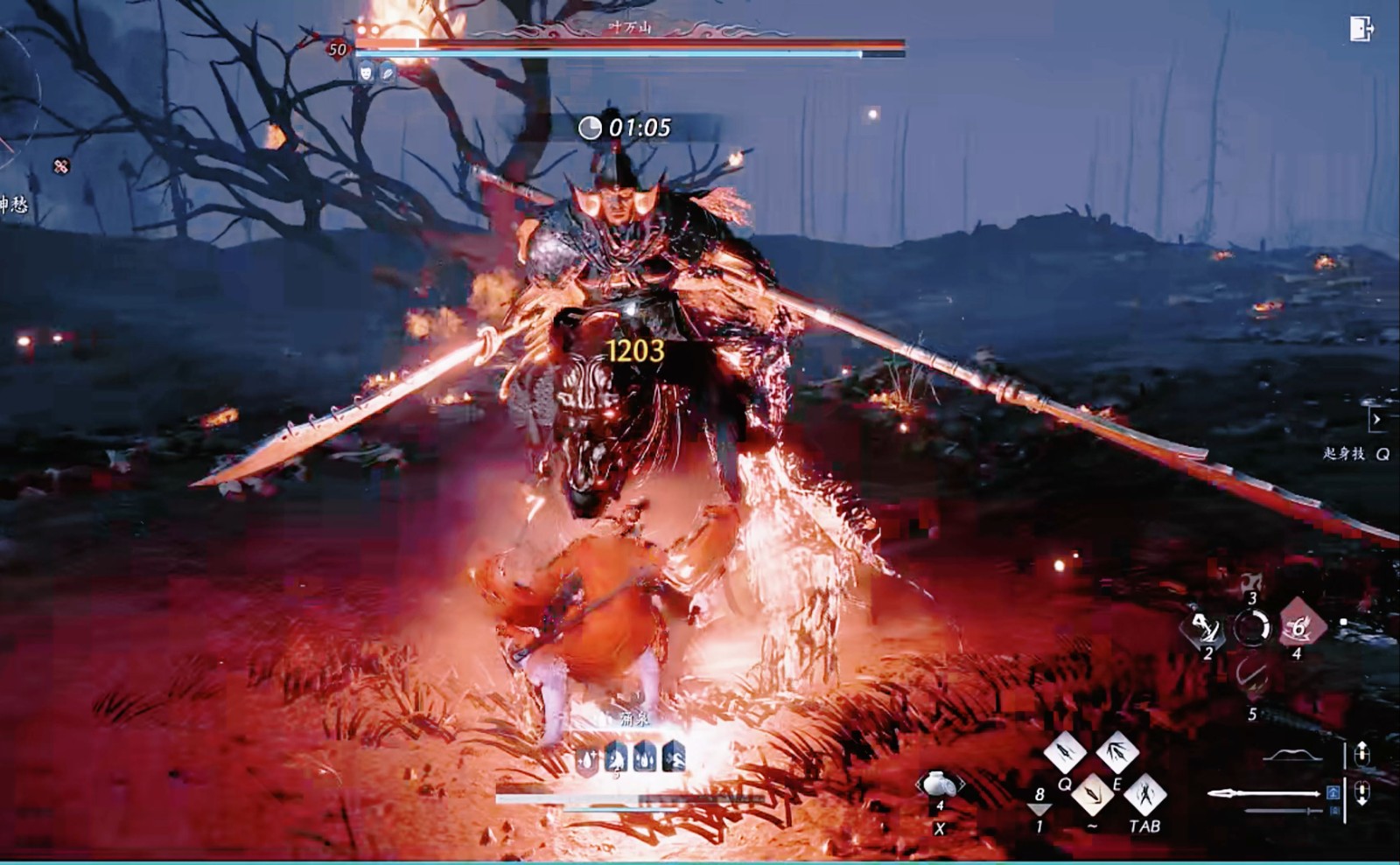
Task: Select the dagger skill on hotkey 2
Action: [x=1207, y=629]
